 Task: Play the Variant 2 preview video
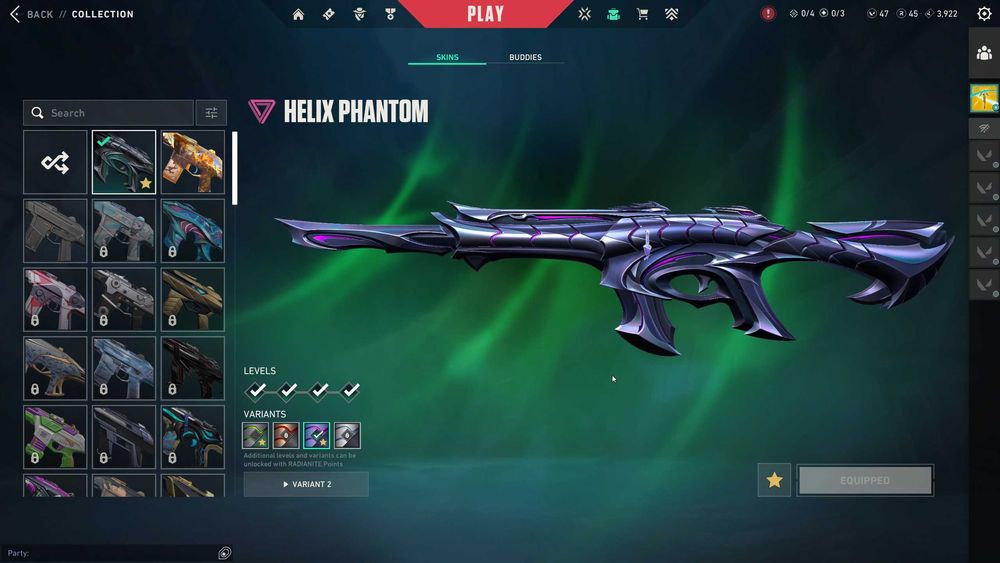pyautogui.click(x=306, y=484)
